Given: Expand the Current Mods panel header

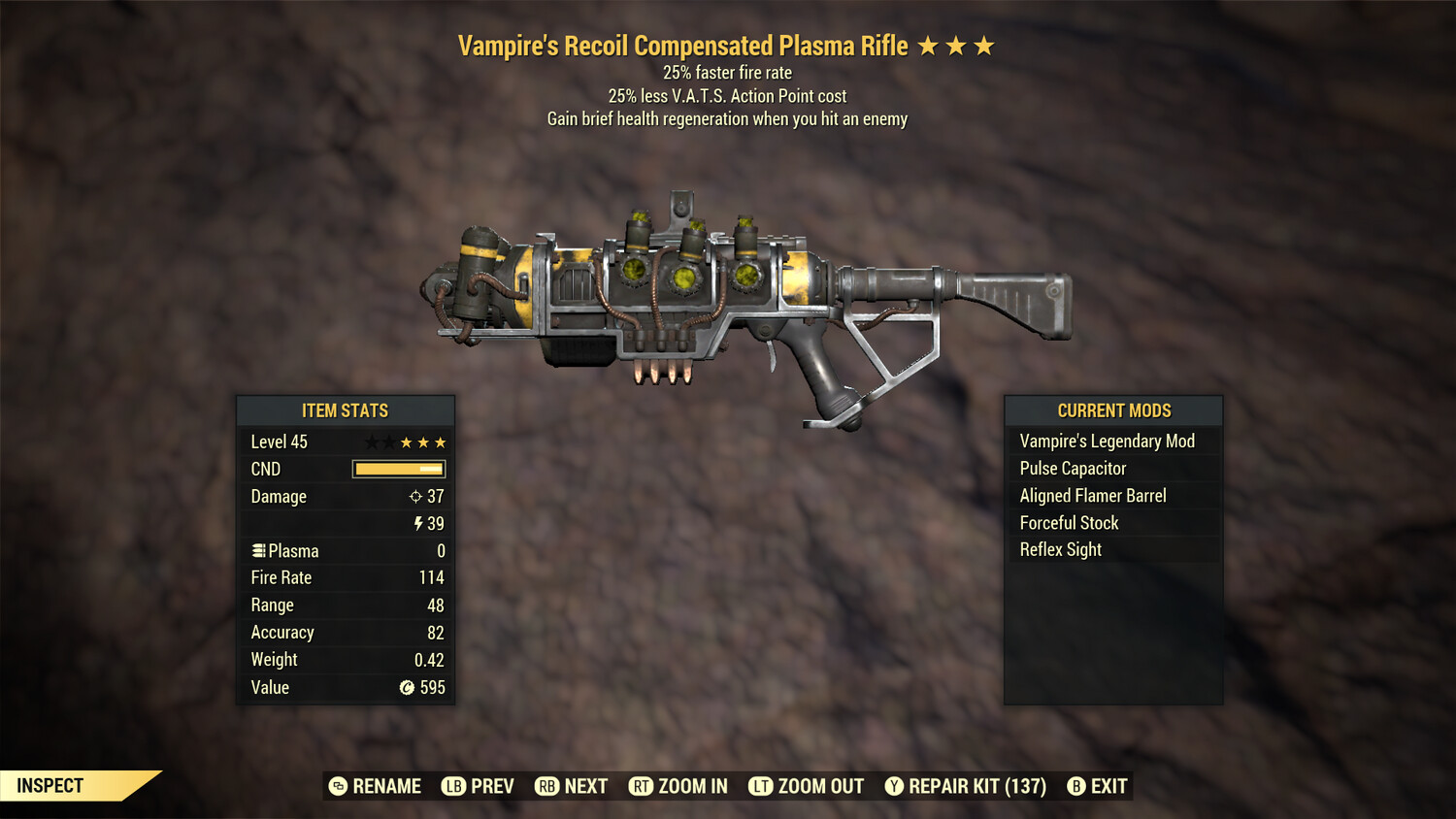Looking at the screenshot, I should (x=1113, y=410).
